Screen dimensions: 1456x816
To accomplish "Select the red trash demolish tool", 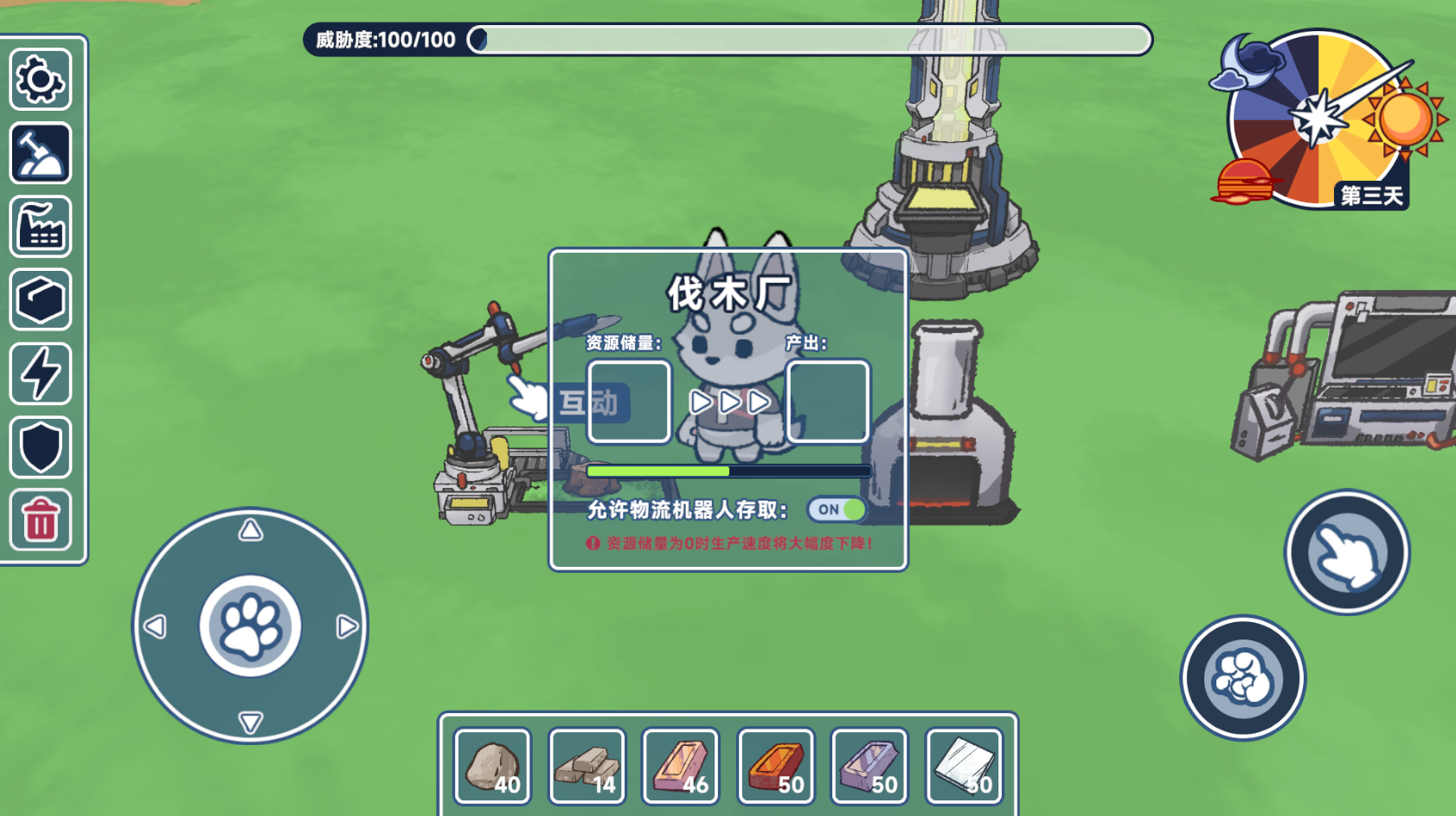I will 40,519.
